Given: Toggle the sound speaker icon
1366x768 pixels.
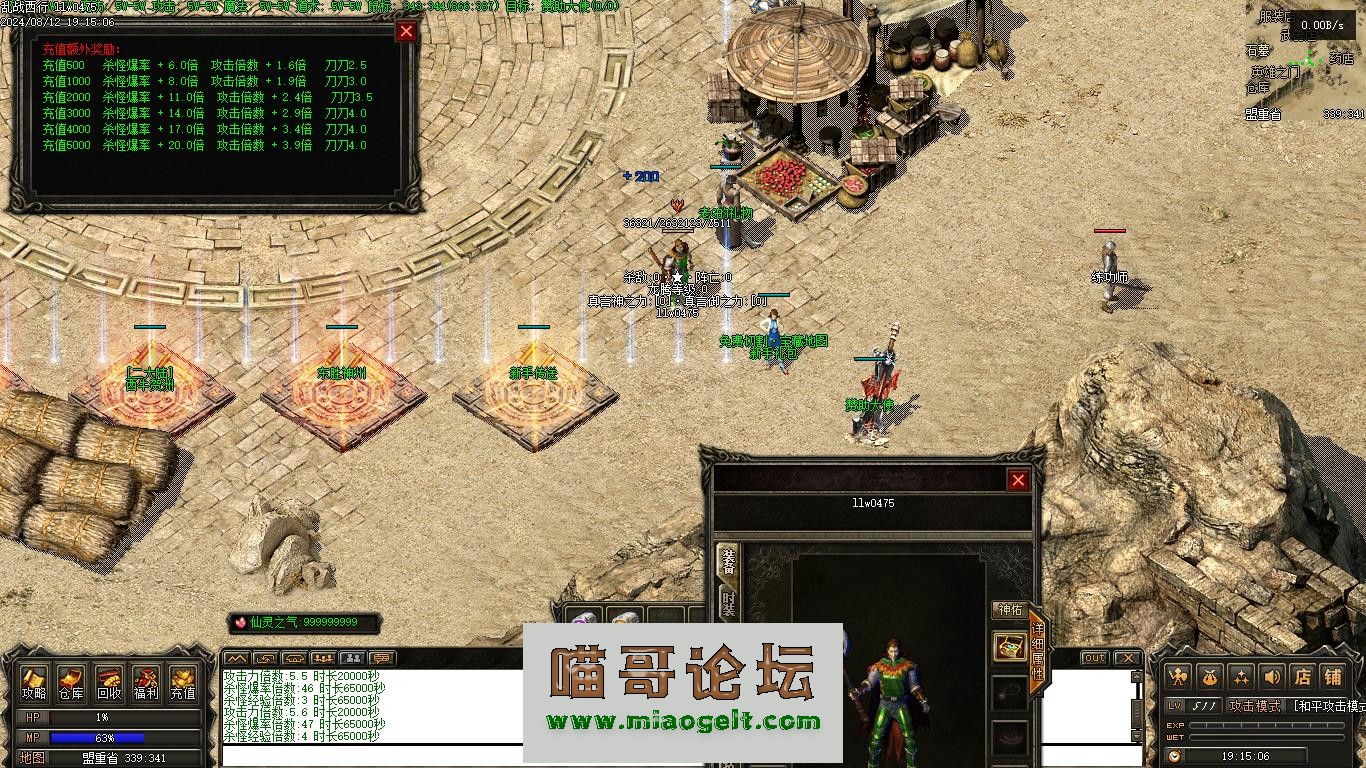Looking at the screenshot, I should (1271, 677).
